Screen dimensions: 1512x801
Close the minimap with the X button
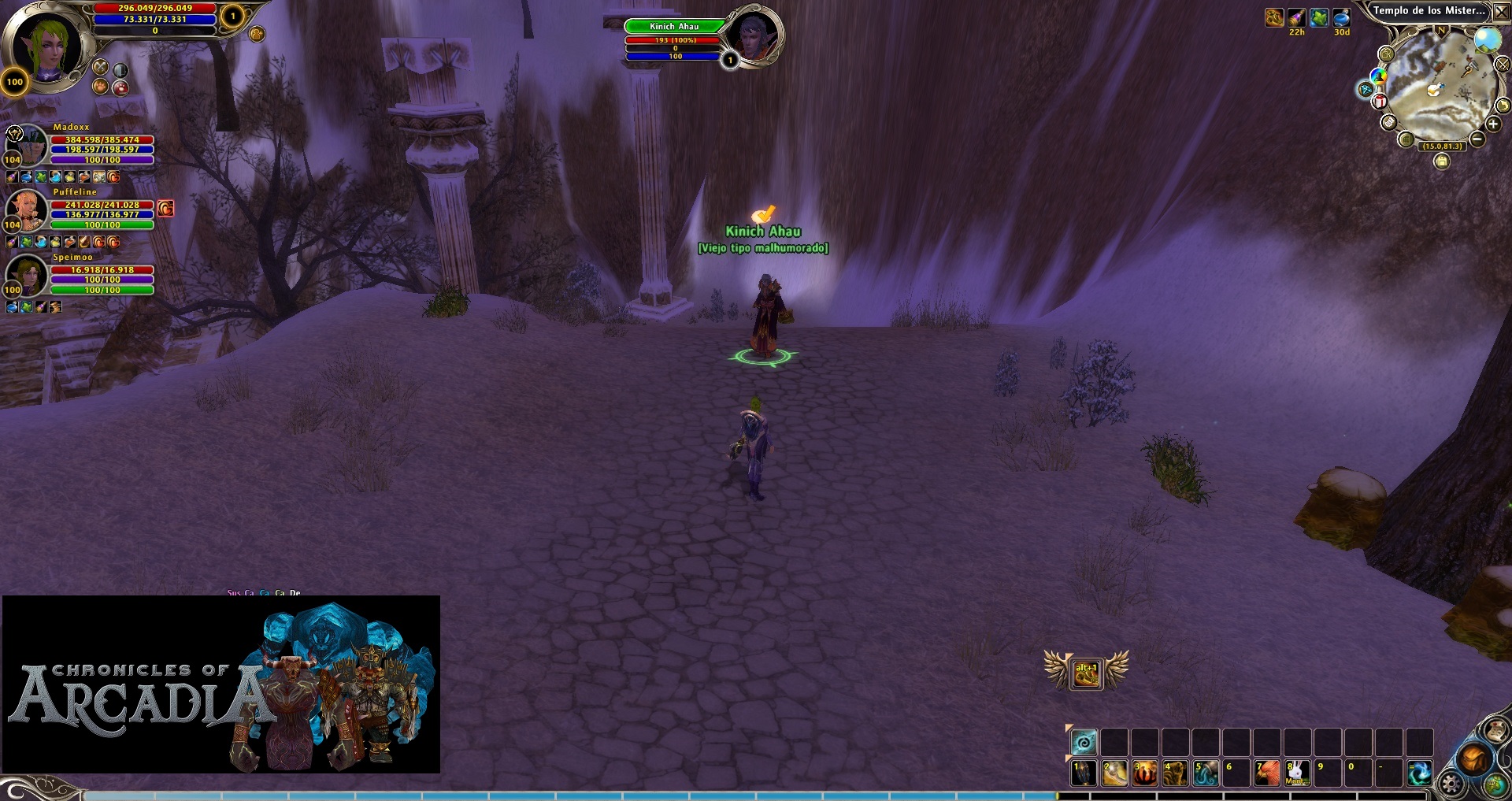(1502, 11)
